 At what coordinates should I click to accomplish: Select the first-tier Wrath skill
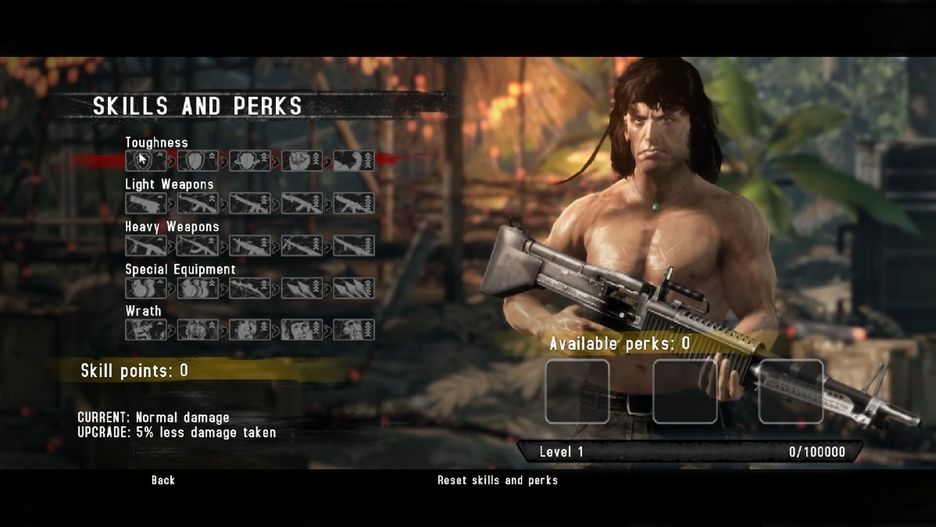145,330
